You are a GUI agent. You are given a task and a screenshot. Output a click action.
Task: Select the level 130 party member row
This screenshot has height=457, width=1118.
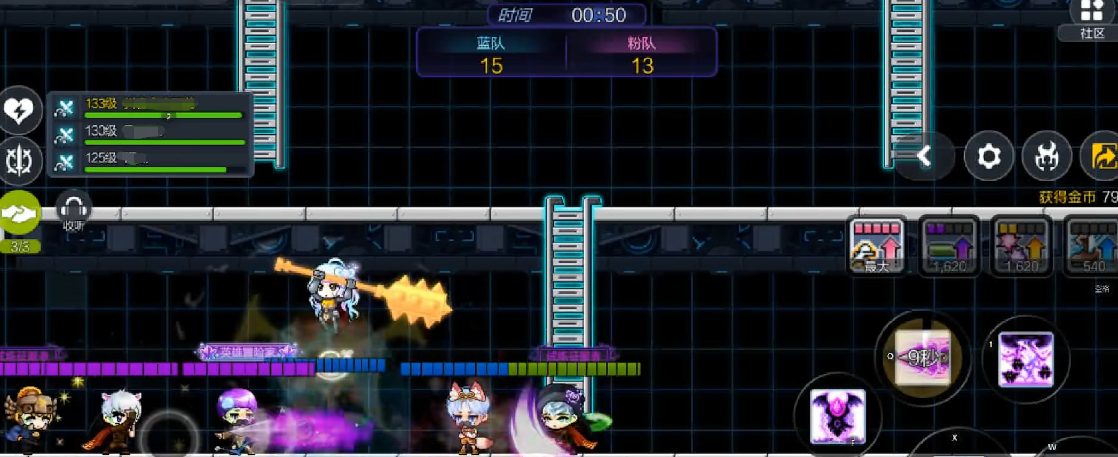click(150, 134)
